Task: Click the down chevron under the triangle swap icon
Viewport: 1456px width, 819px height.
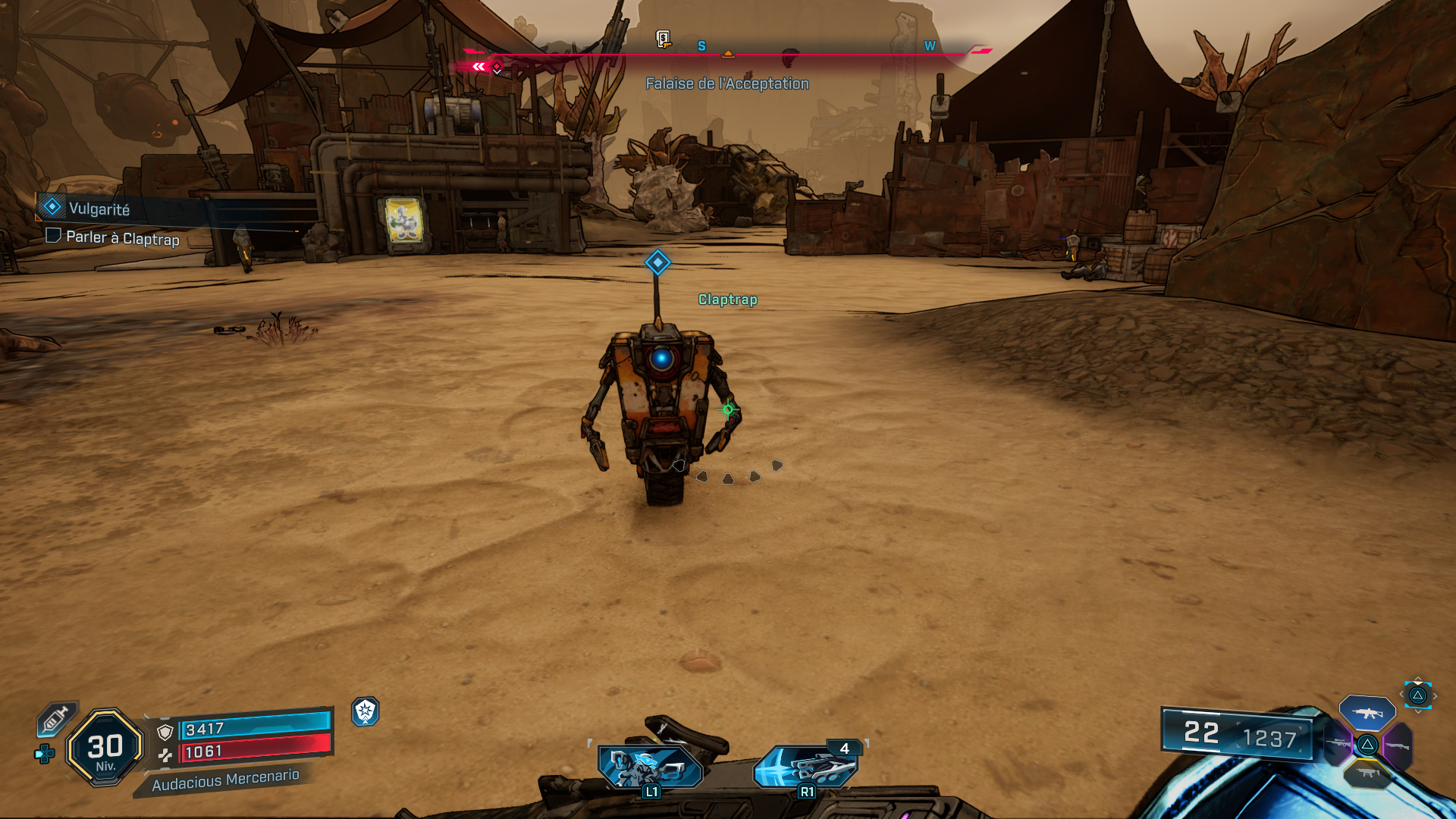Action: pos(1418,711)
